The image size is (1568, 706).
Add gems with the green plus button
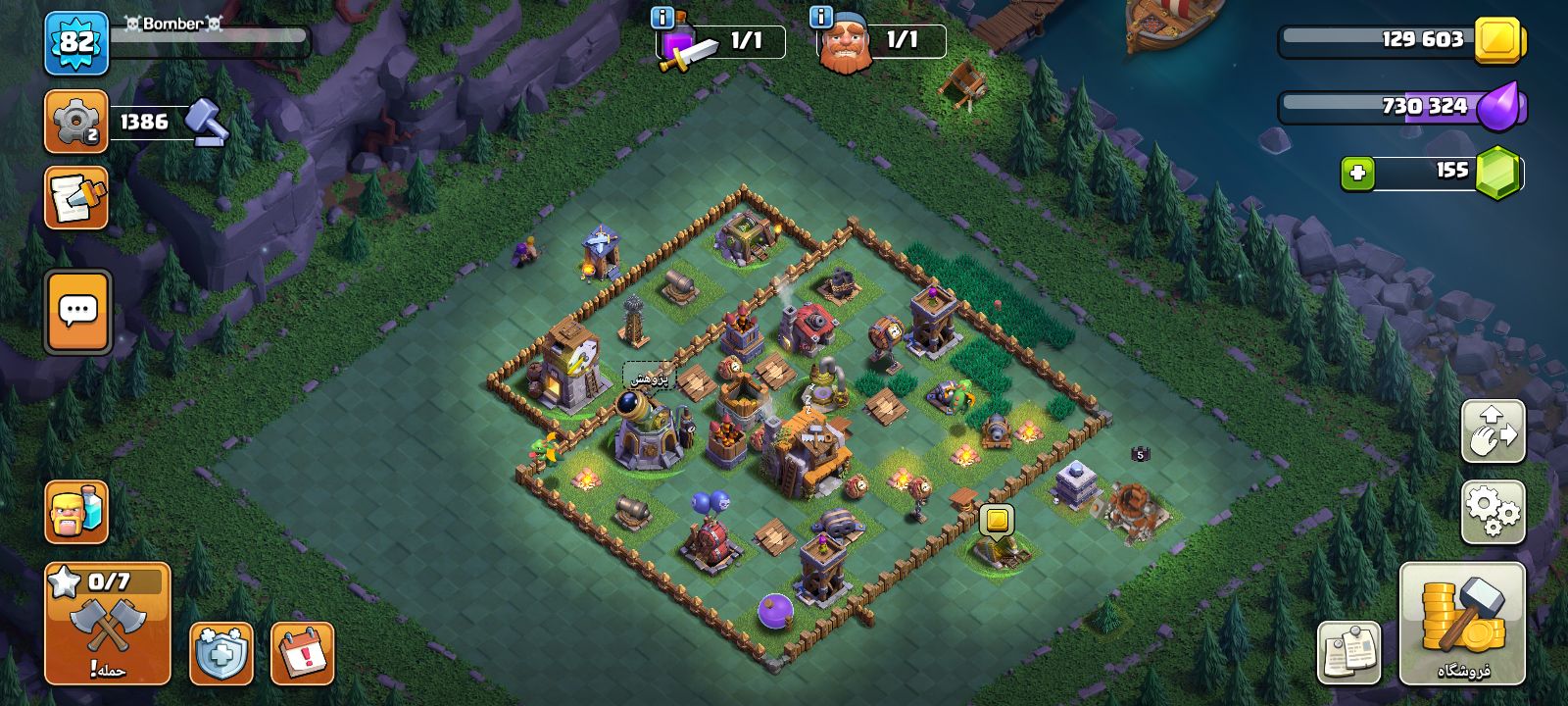pos(1357,174)
